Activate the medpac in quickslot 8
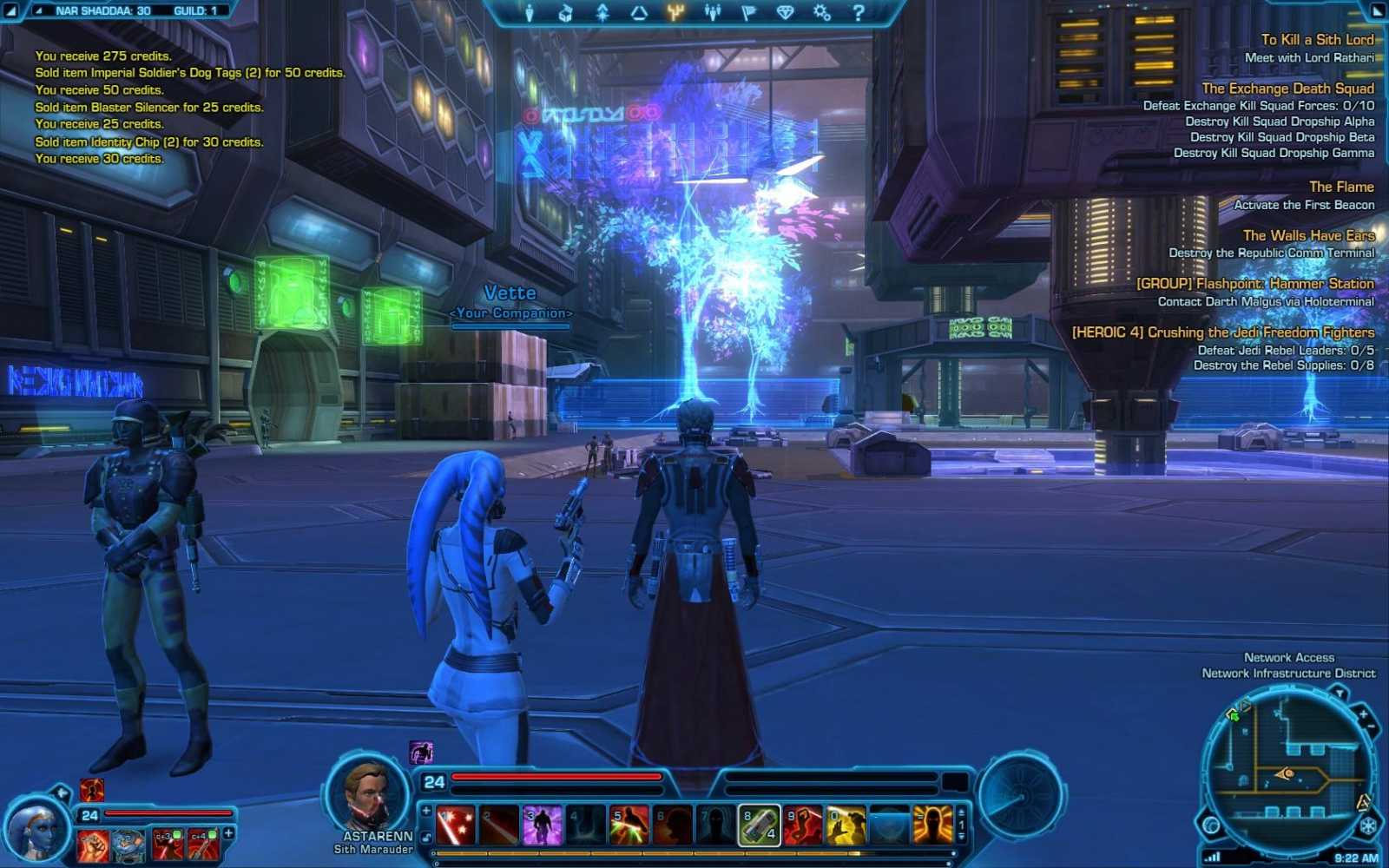The width and height of the screenshot is (1389, 868). 760,823
